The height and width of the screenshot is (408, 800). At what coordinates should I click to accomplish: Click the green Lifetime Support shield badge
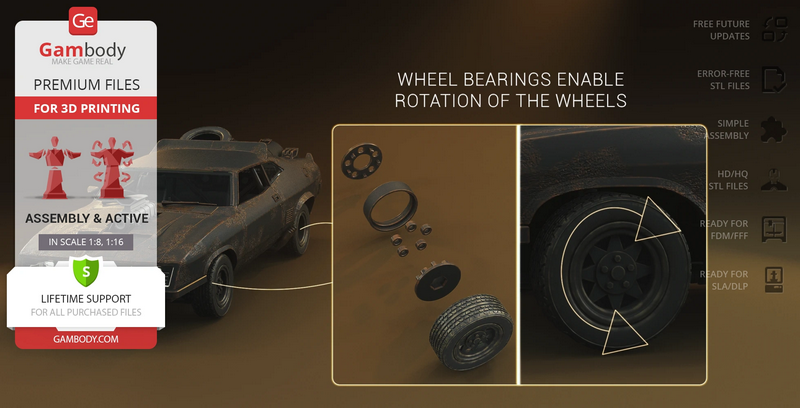tap(84, 270)
